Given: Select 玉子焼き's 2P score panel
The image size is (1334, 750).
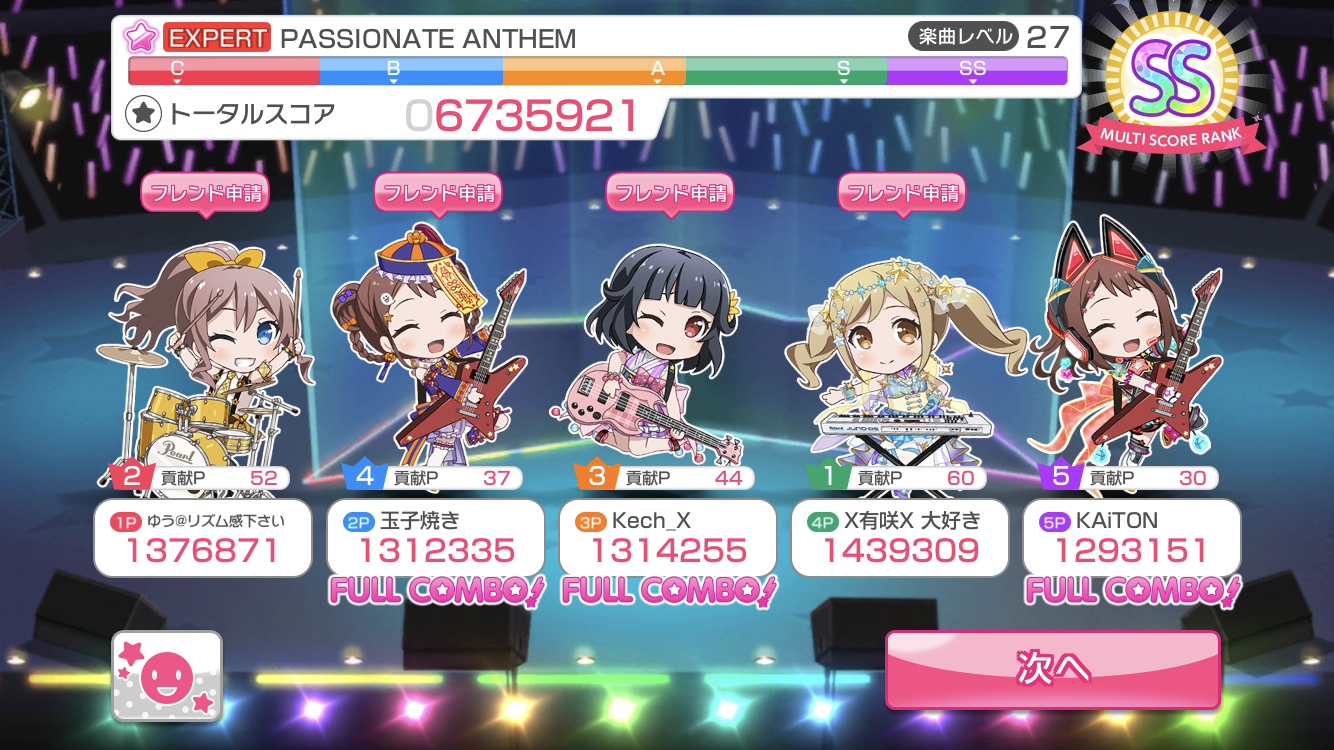Looking at the screenshot, I should pos(435,539).
